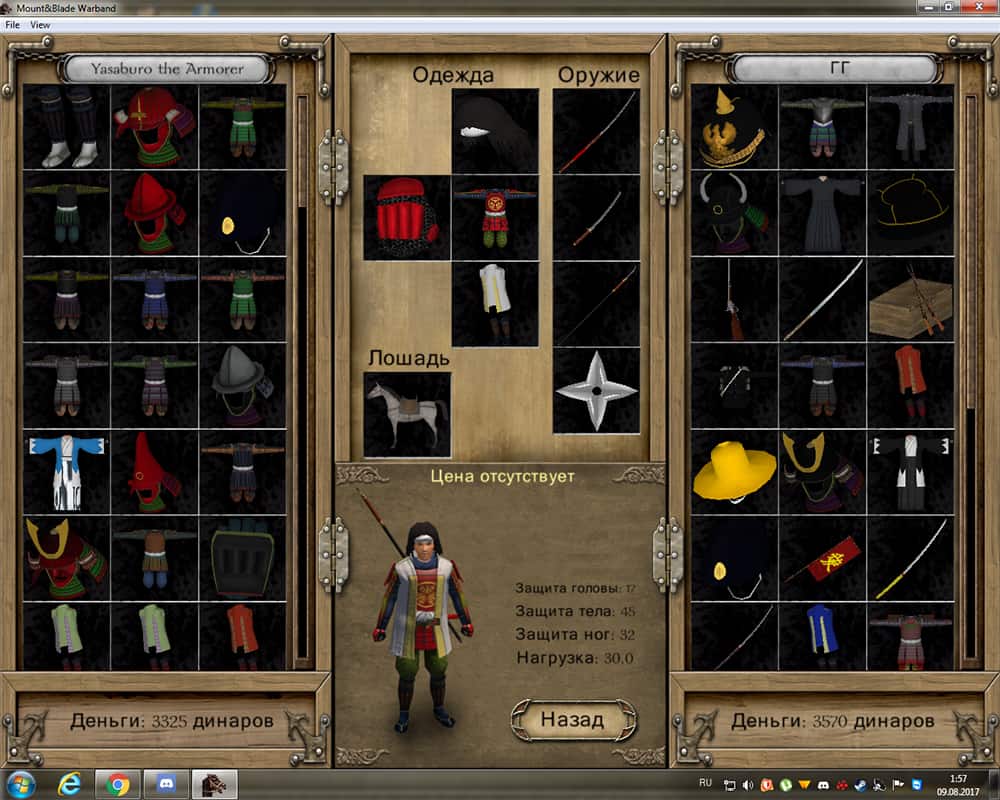Pick the equipped red gauntlets slot

406,218
